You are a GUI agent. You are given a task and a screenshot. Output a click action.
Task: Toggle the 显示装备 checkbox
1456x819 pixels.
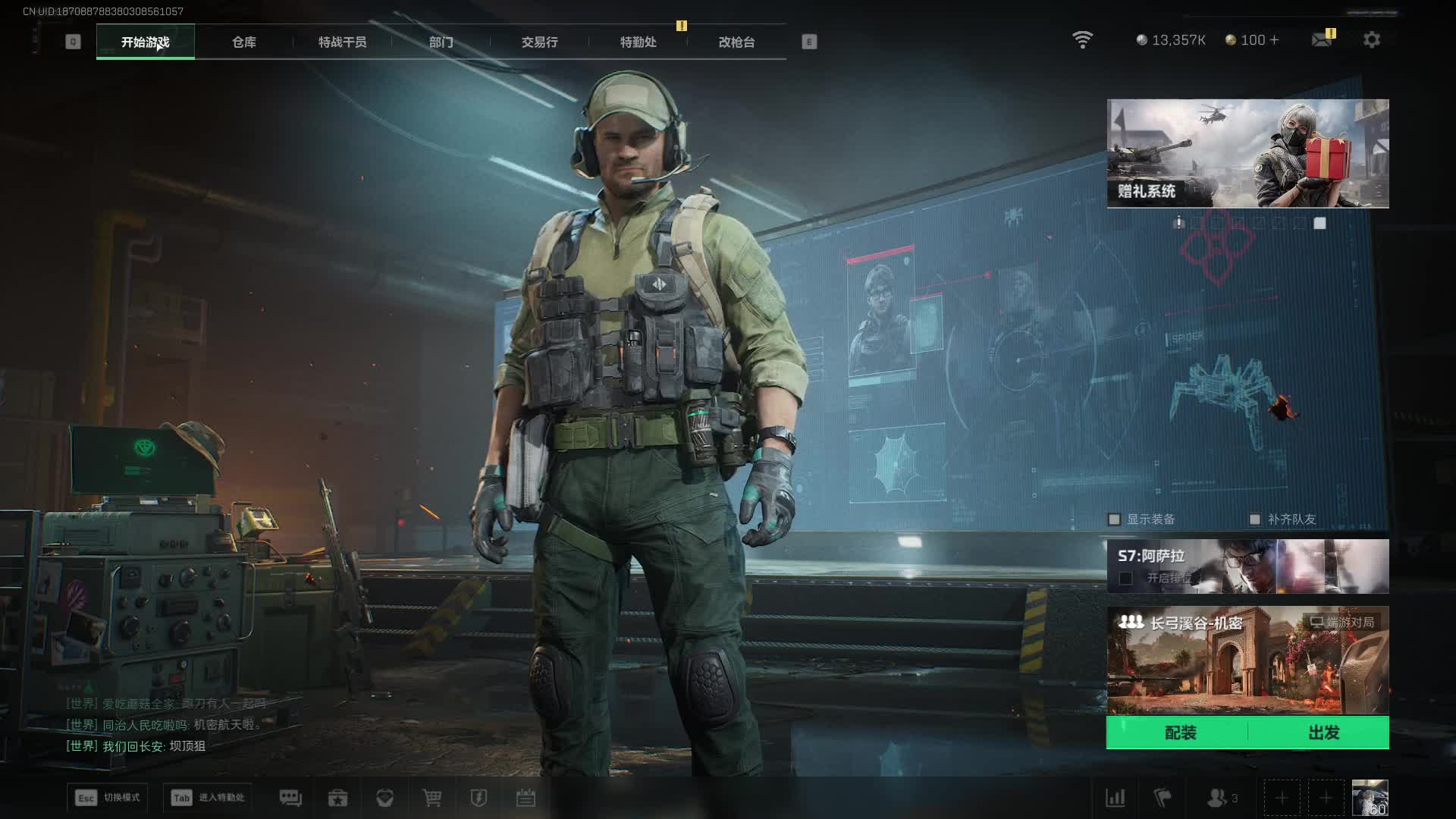1114,519
